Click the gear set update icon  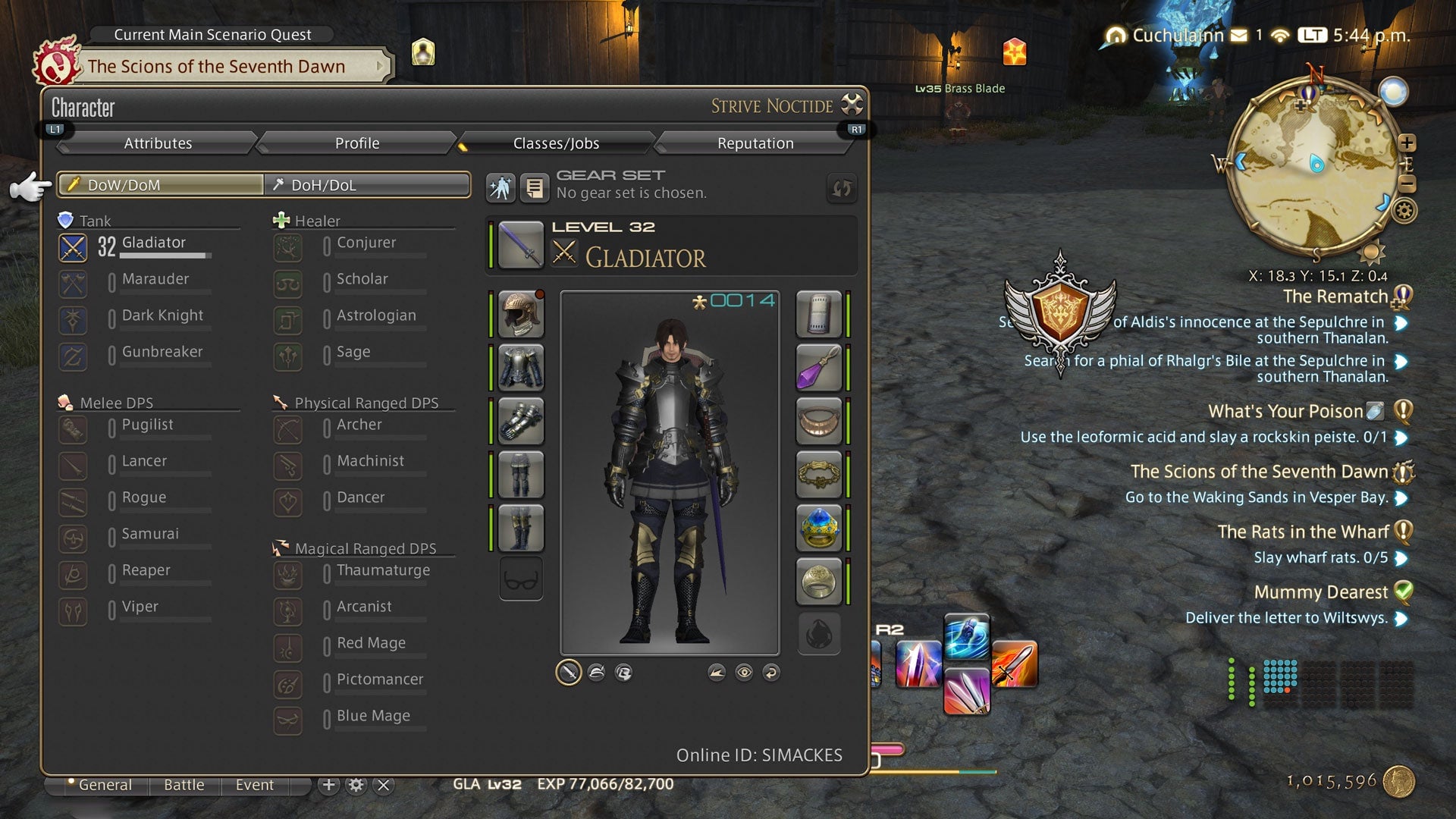pos(842,189)
